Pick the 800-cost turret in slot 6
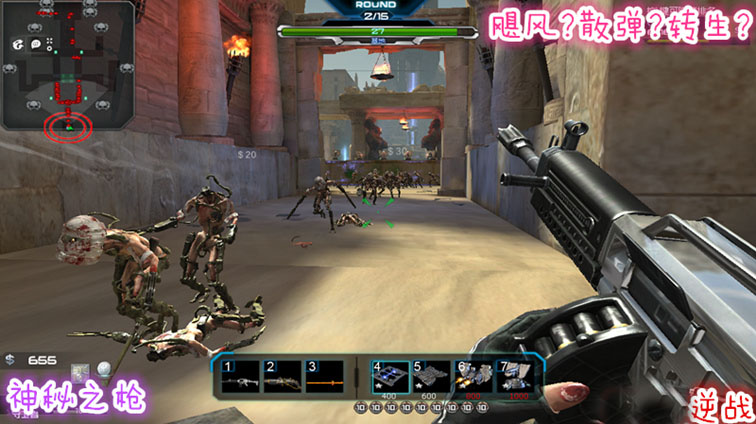 point(475,375)
